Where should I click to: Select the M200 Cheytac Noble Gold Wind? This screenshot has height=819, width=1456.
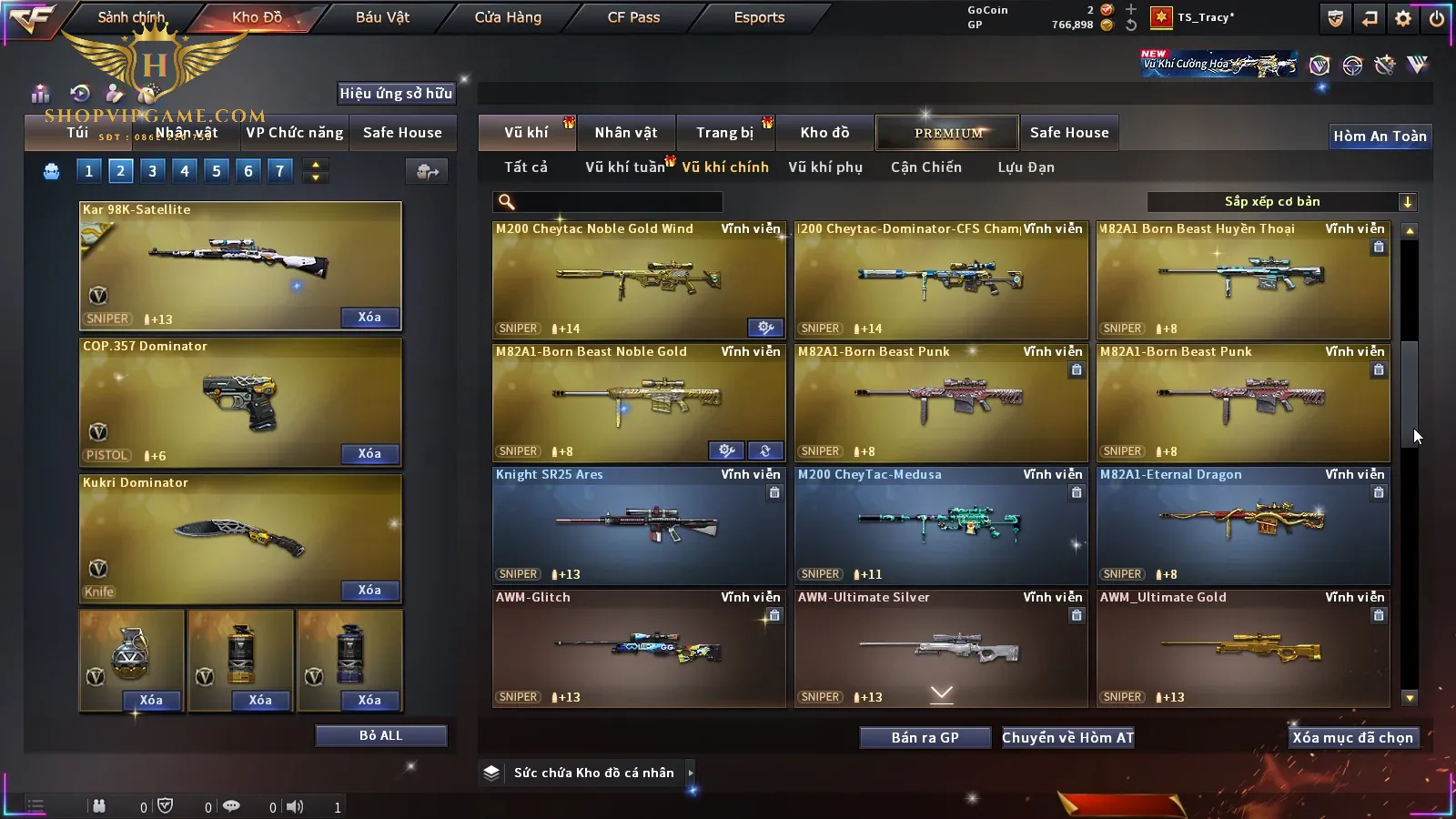pyautogui.click(x=639, y=280)
